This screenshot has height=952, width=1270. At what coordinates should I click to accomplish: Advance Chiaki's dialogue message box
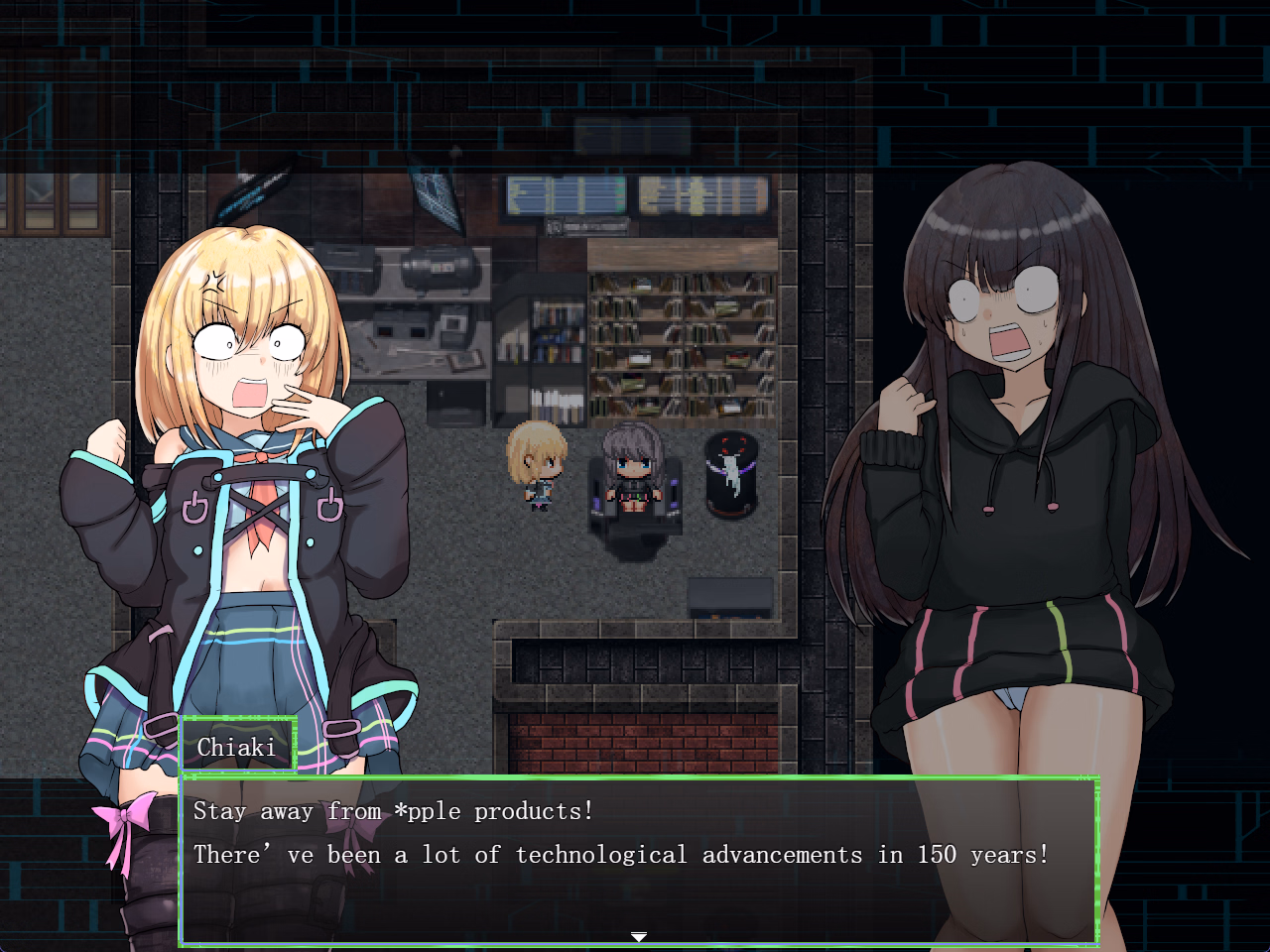[639, 859]
